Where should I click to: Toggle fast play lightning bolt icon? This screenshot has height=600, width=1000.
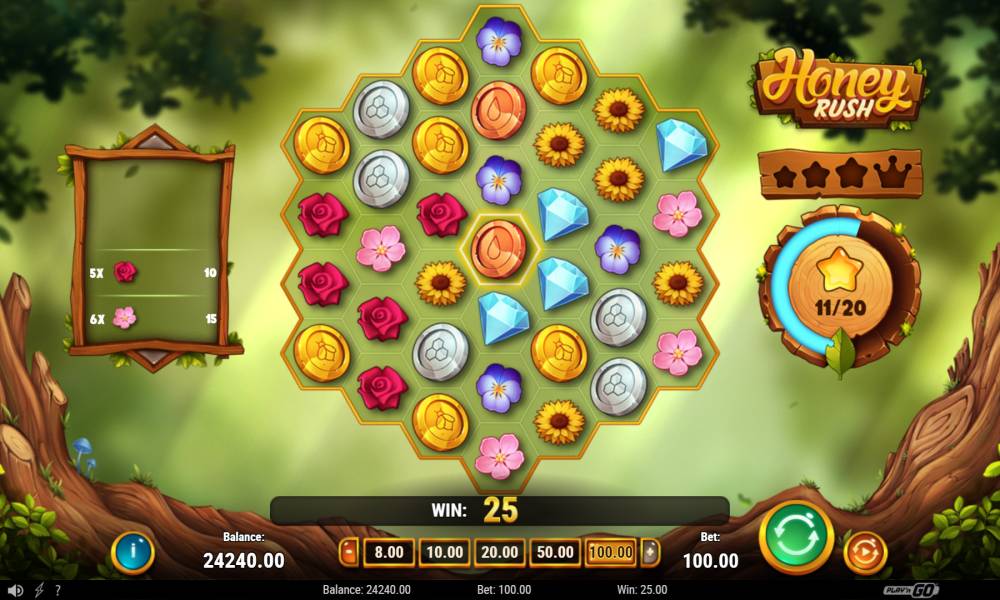[x=39, y=590]
